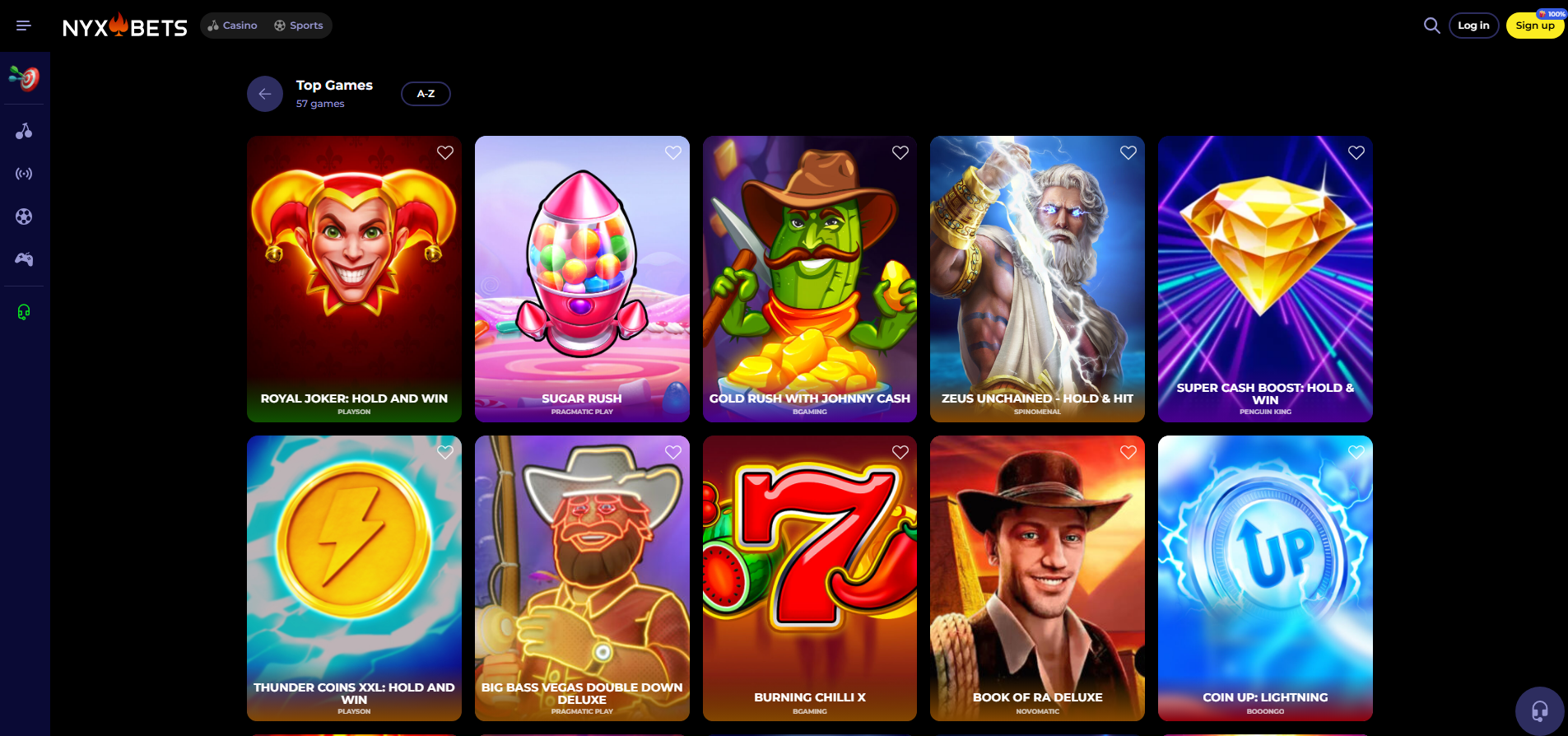This screenshot has width=1568, height=736.
Task: Click the 100% bonus badge on Sign up
Action: 1550,12
